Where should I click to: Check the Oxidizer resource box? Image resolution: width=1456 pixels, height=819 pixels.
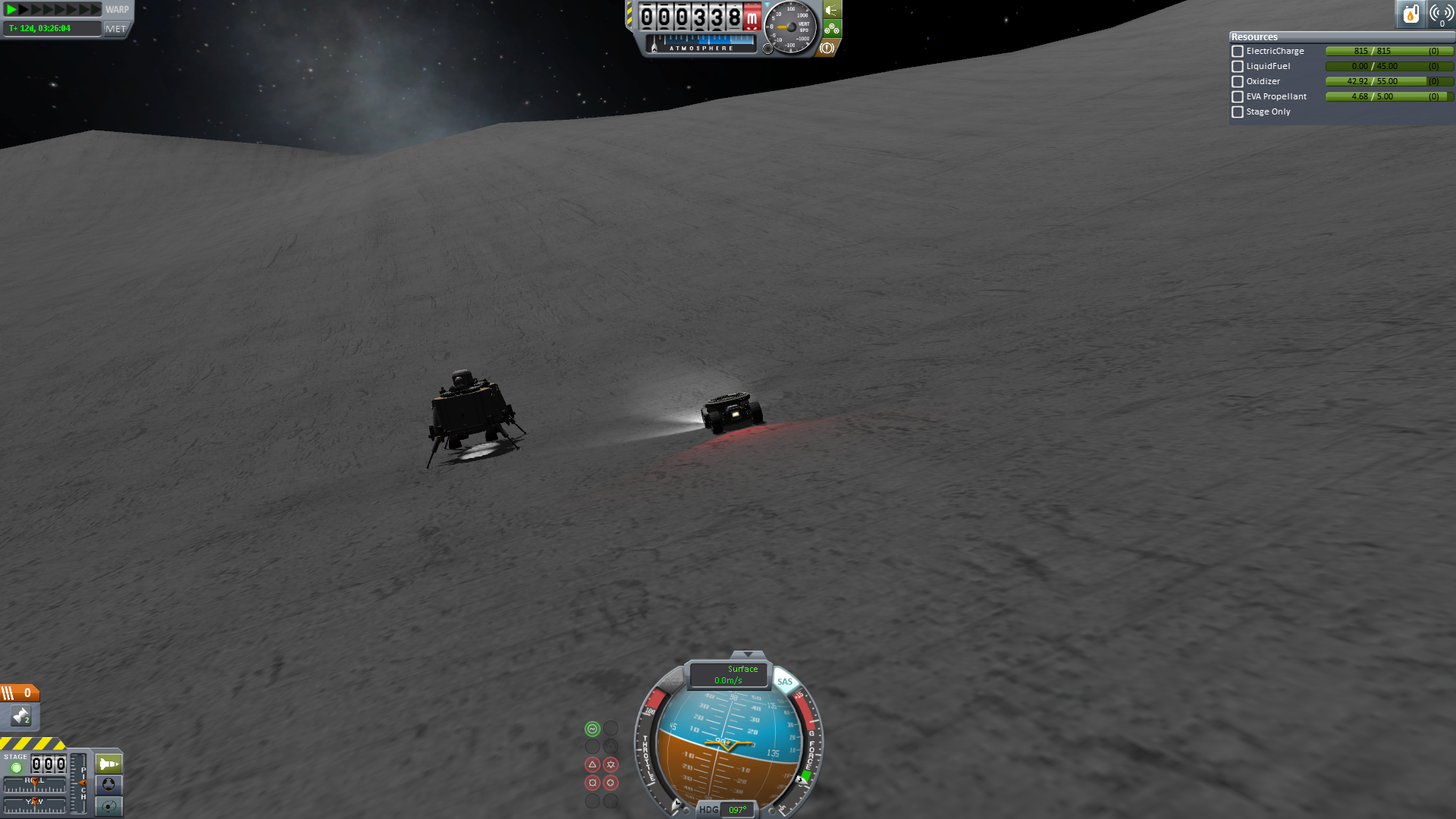(x=1238, y=82)
